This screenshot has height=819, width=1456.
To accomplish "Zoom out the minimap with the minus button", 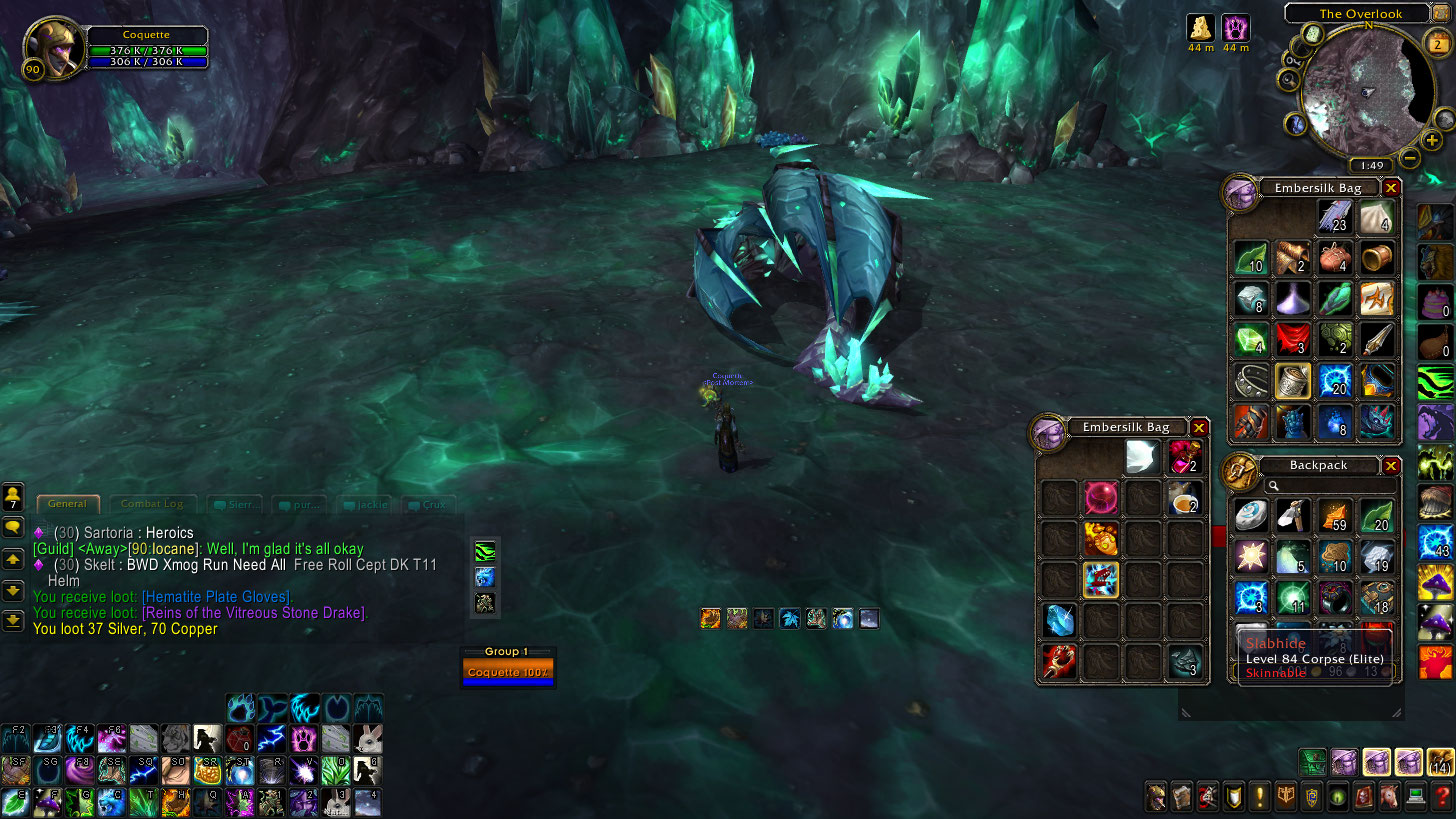I will [x=1410, y=158].
